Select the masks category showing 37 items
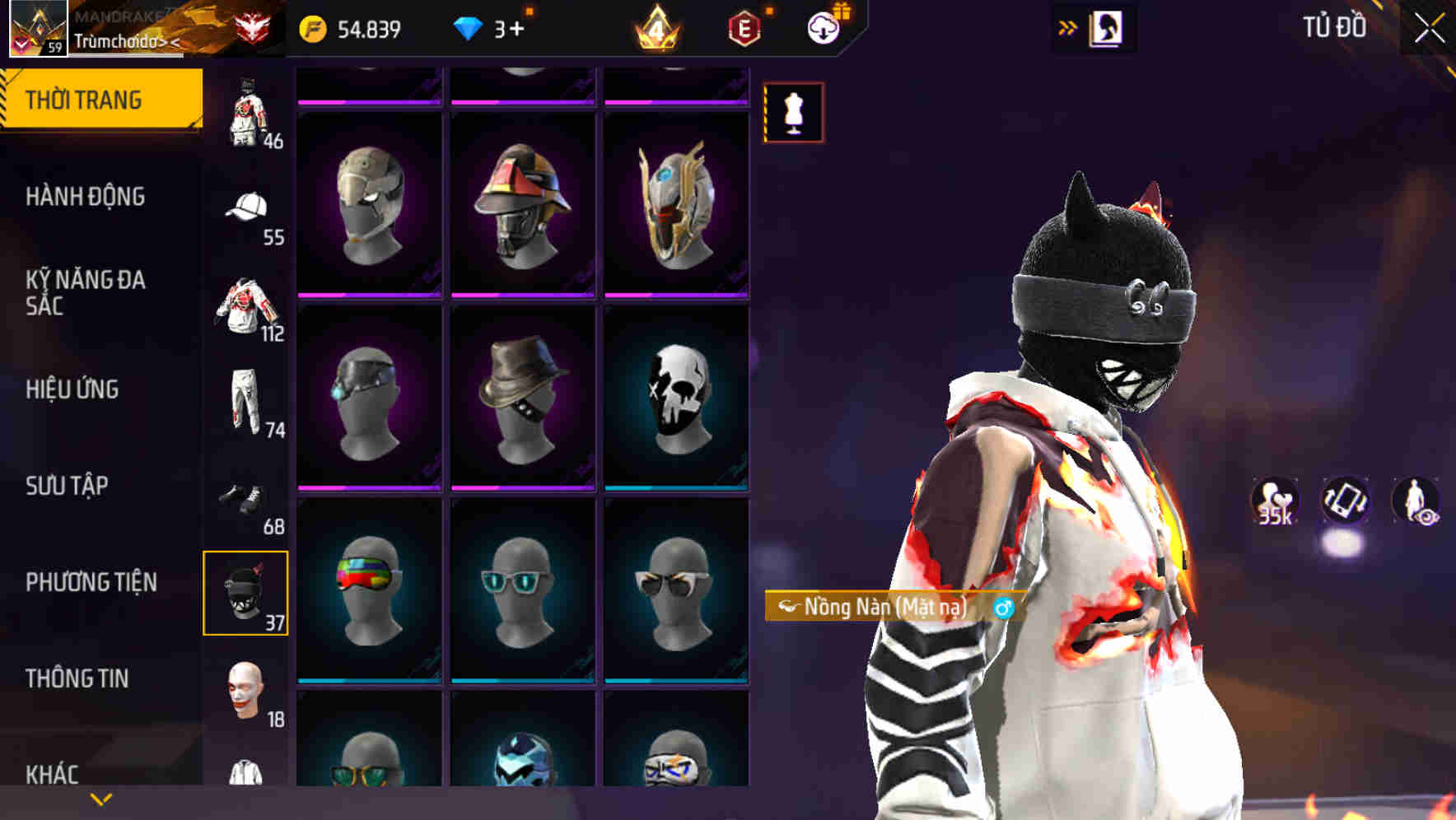Viewport: 1456px width, 820px height. [x=245, y=591]
